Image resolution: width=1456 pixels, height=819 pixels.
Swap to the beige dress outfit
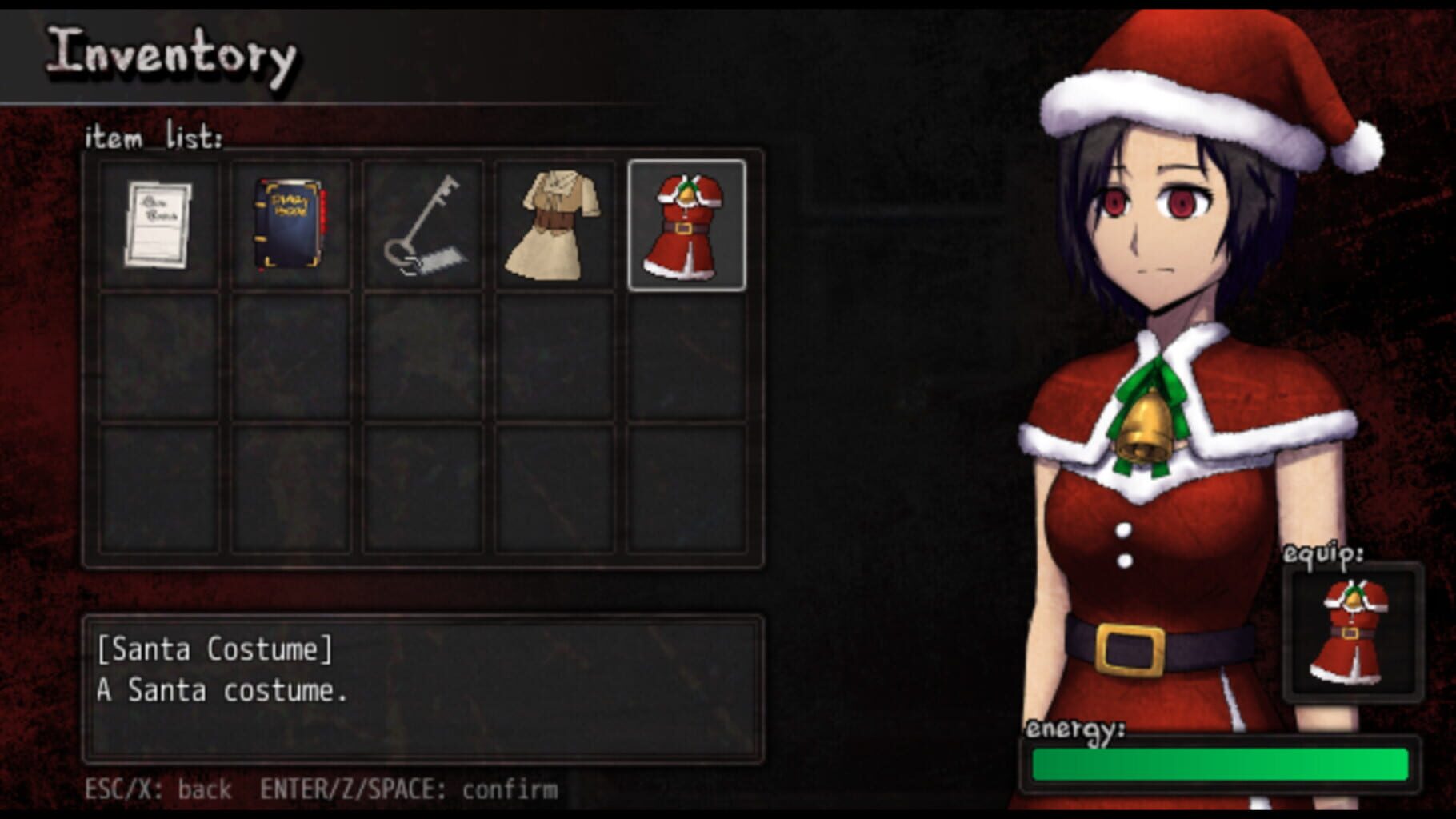click(556, 222)
